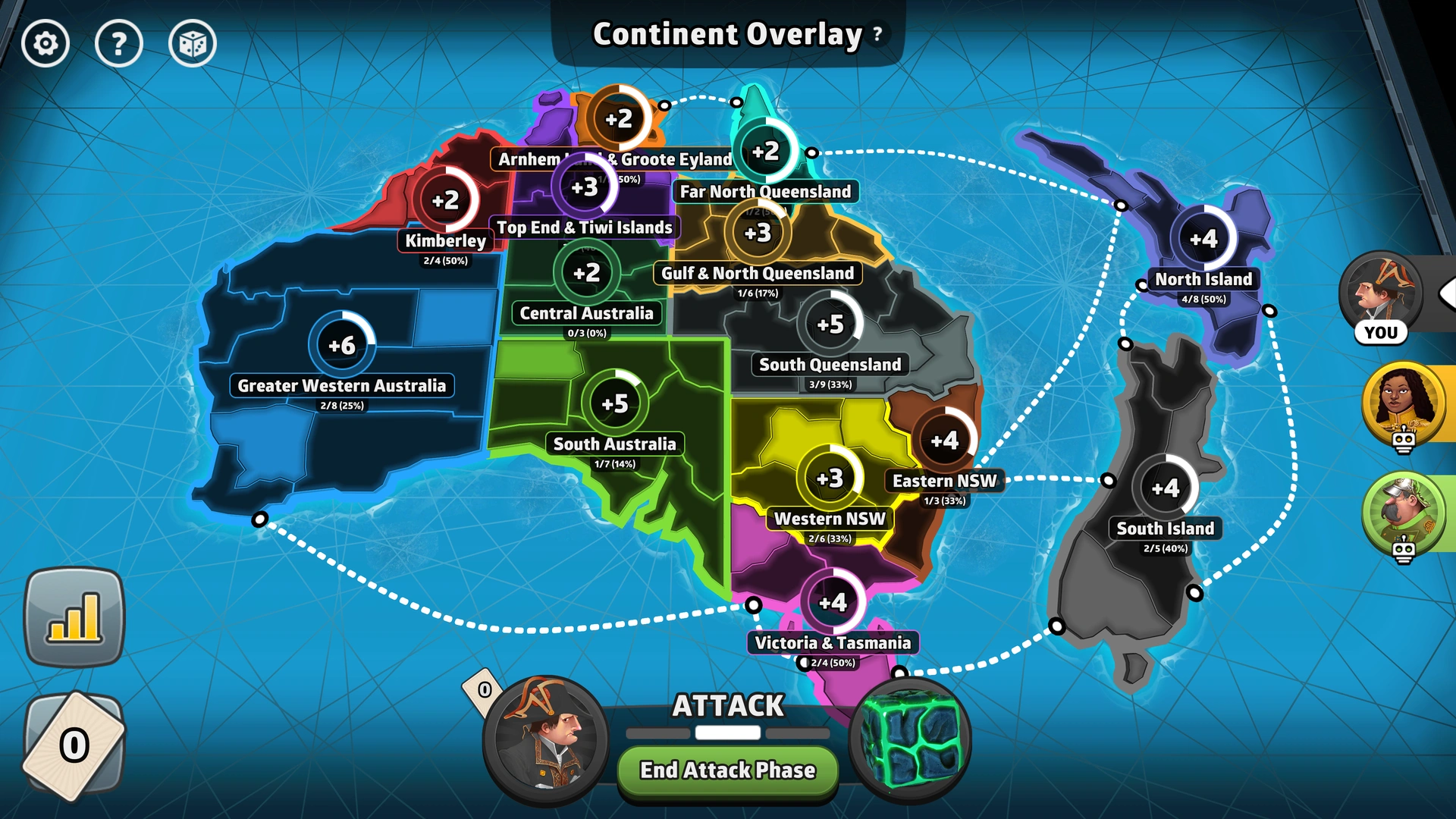Open the dice settings icon top left
Screen dimensions: 1456x819
[x=193, y=43]
